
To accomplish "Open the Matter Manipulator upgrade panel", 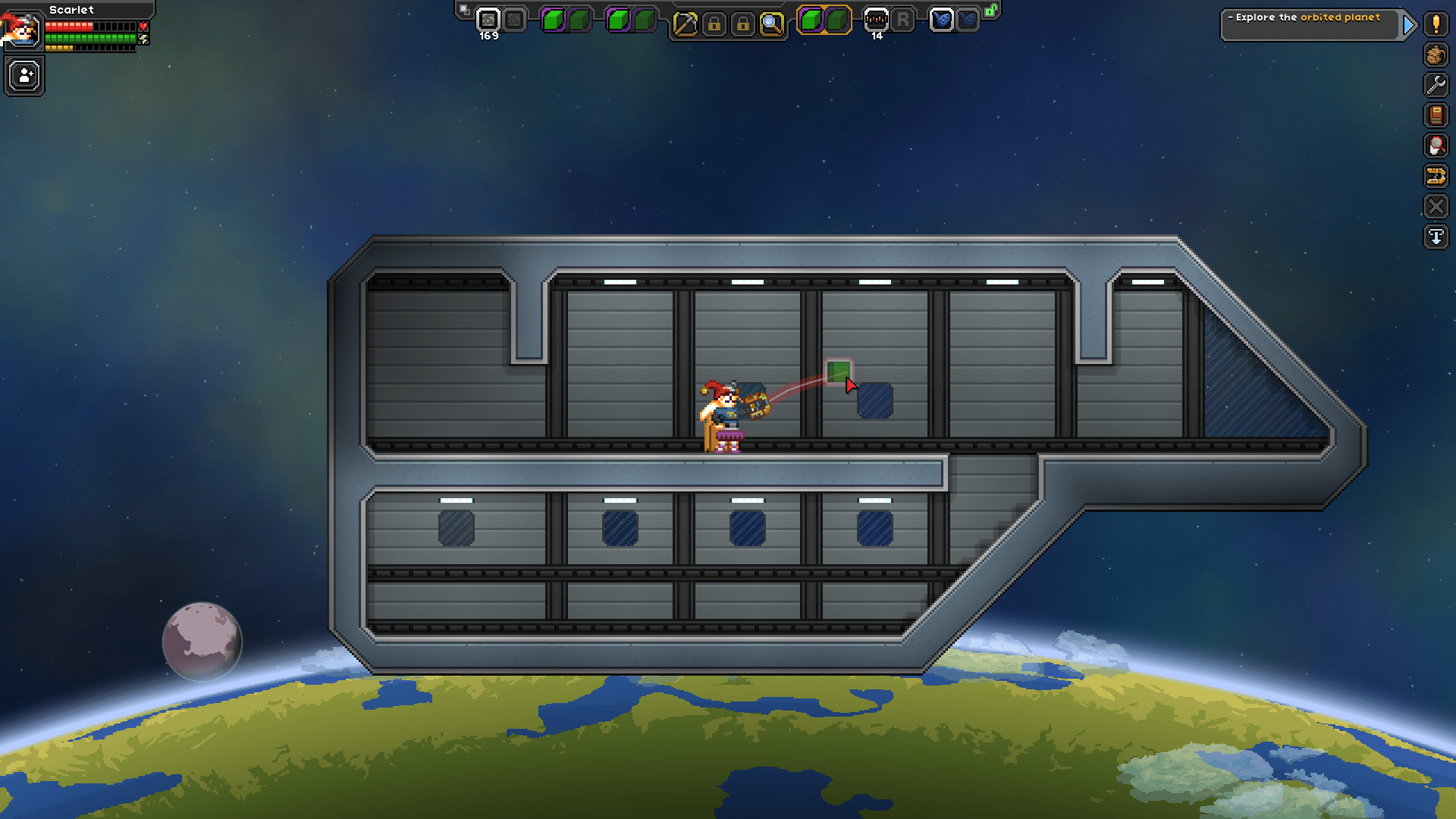I will point(1437,146).
